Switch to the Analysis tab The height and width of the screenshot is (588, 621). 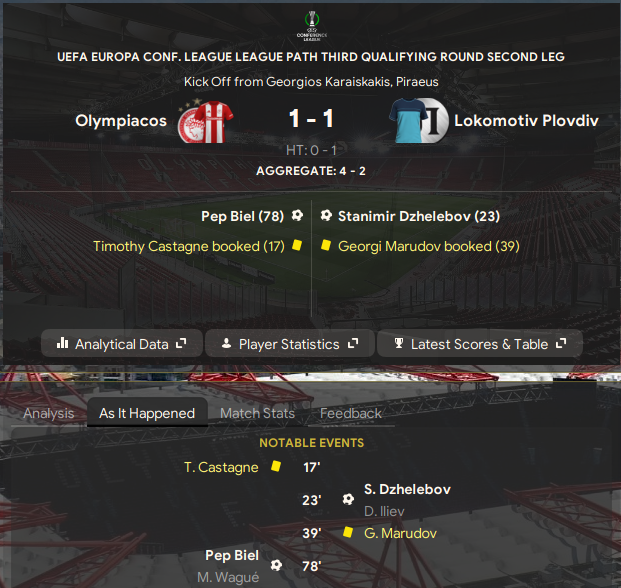(x=49, y=413)
